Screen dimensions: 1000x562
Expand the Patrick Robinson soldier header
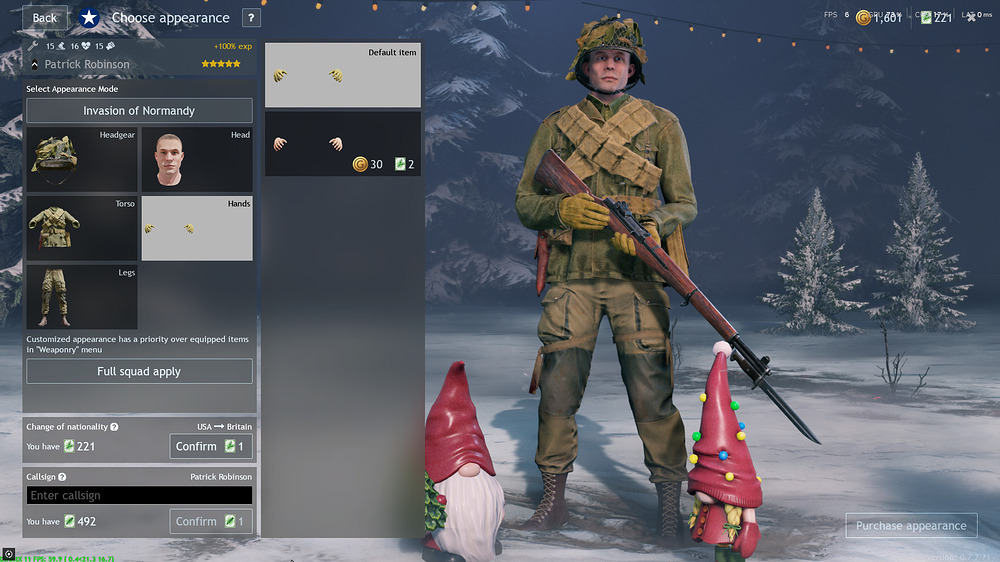tap(35, 65)
